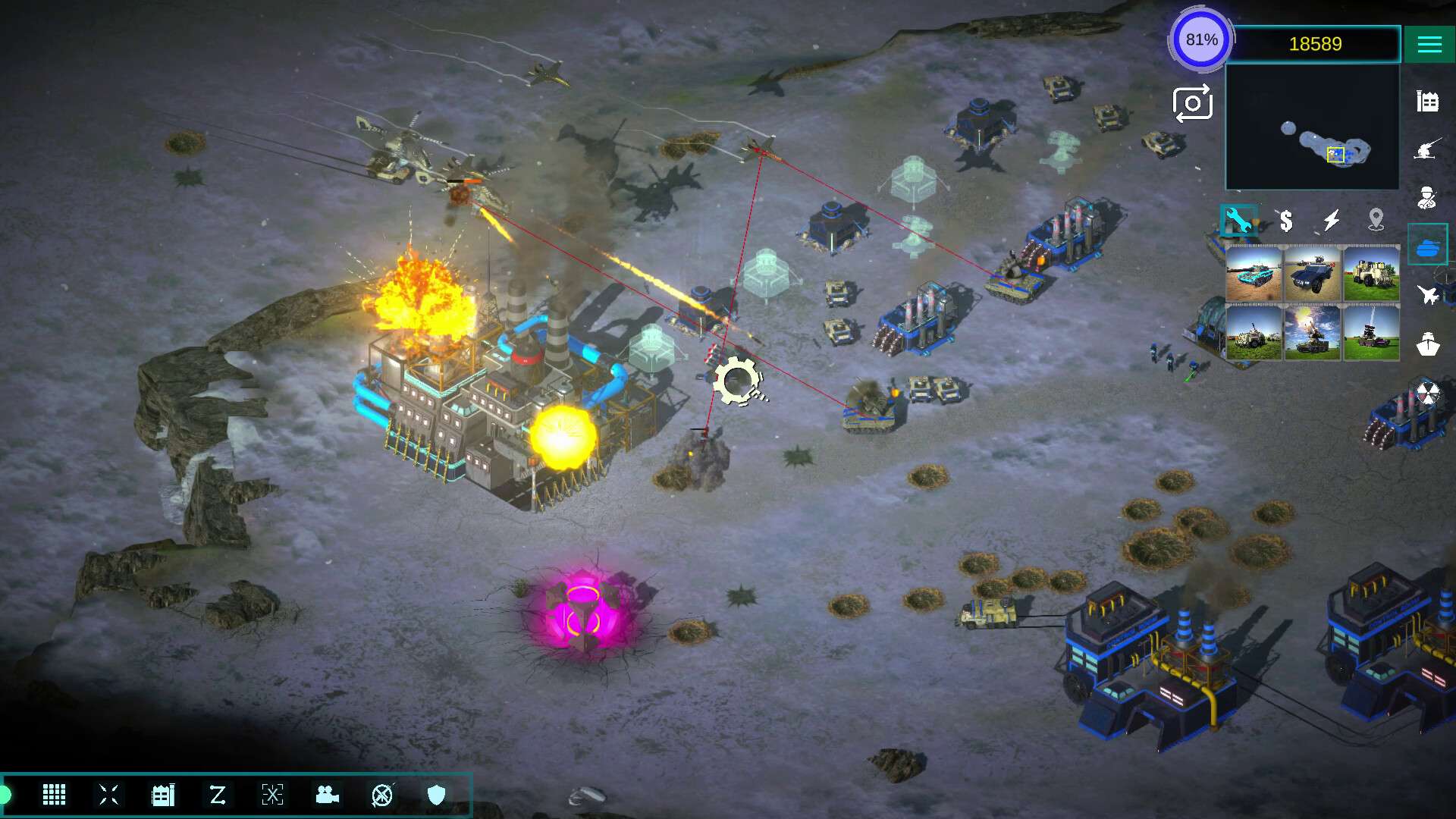Select the map pin rally point icon
The image size is (1456, 819).
pos(1376,221)
